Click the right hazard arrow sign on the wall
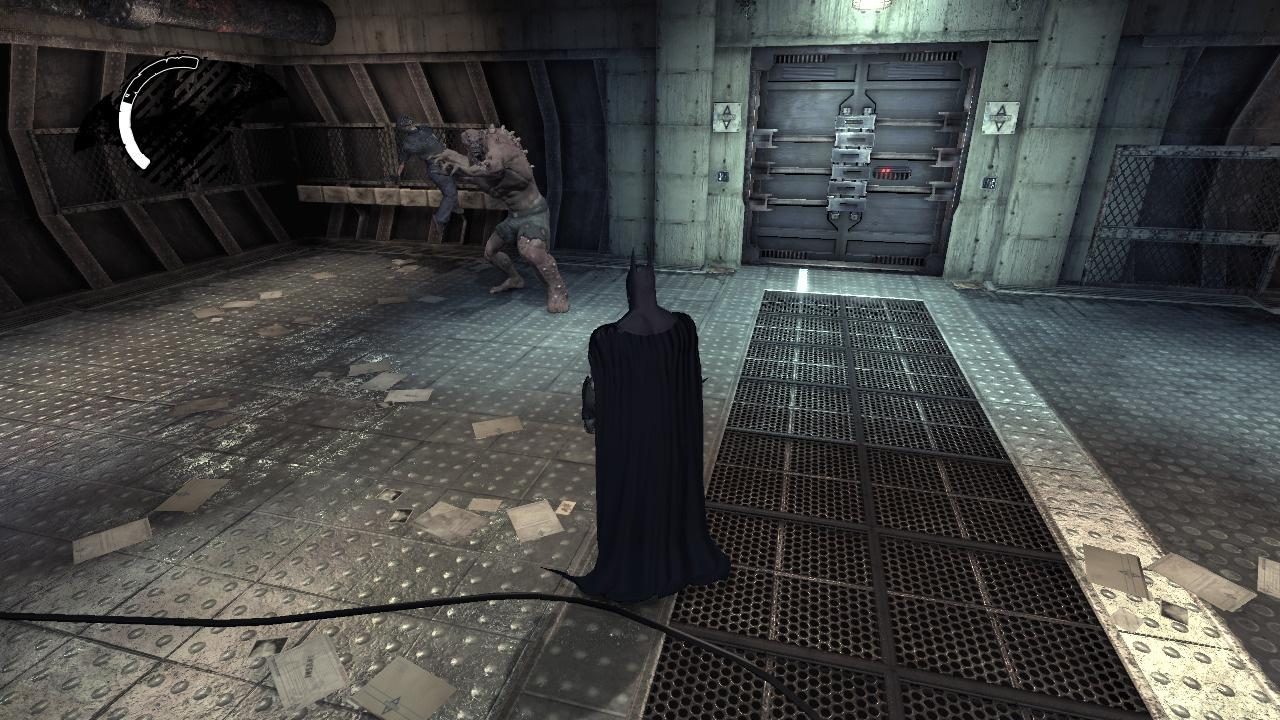 [x=1000, y=117]
